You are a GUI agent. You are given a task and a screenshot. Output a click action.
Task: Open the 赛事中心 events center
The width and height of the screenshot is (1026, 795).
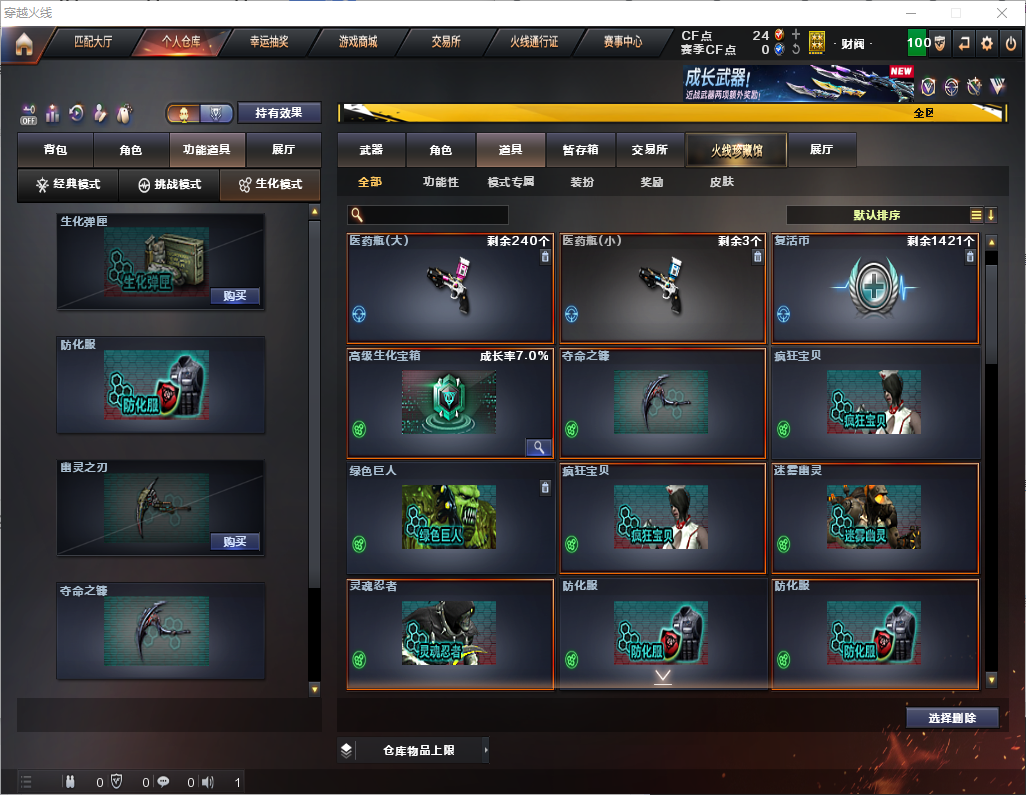point(622,42)
